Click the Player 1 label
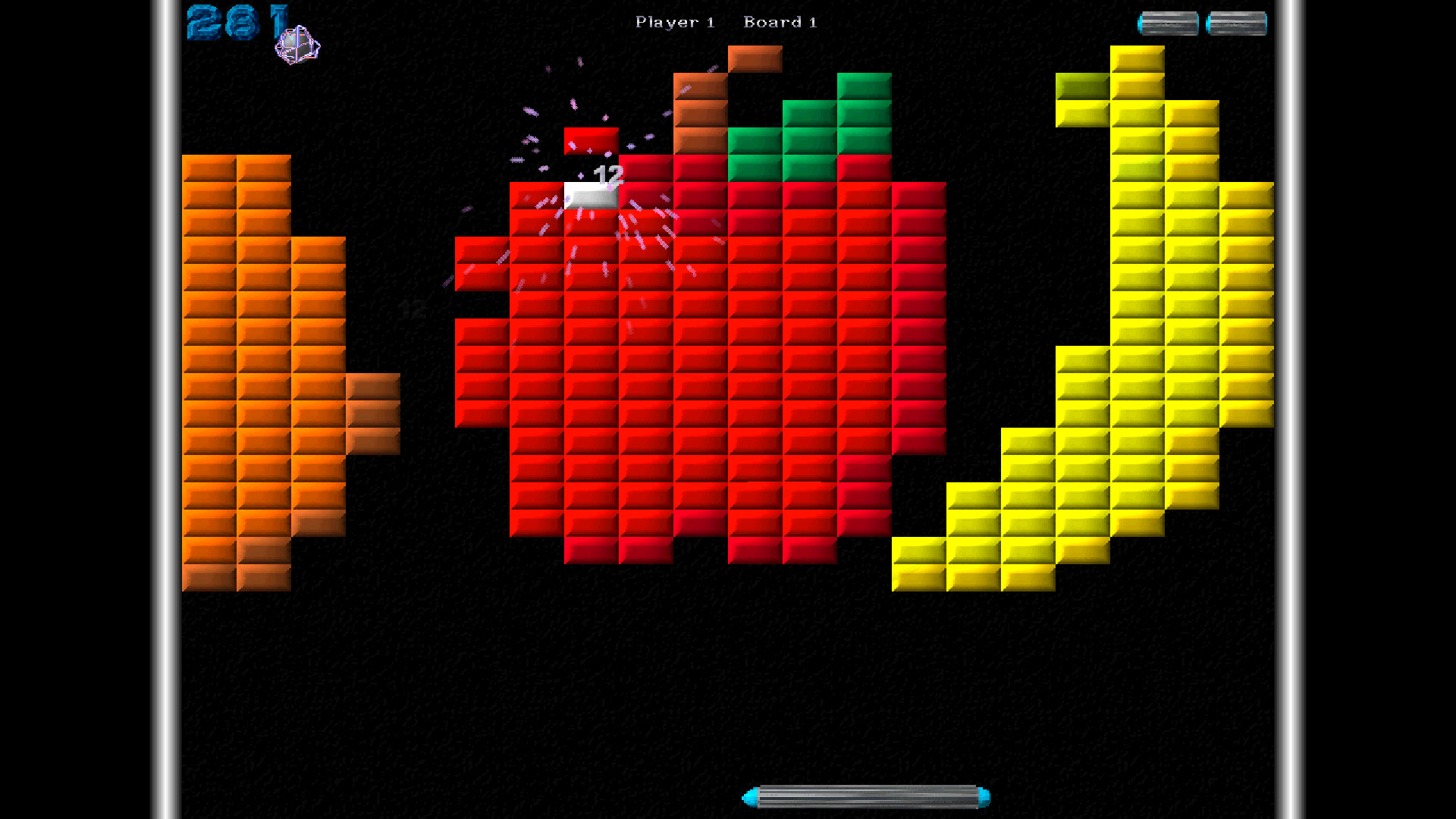The width and height of the screenshot is (1456, 819). 673,22
